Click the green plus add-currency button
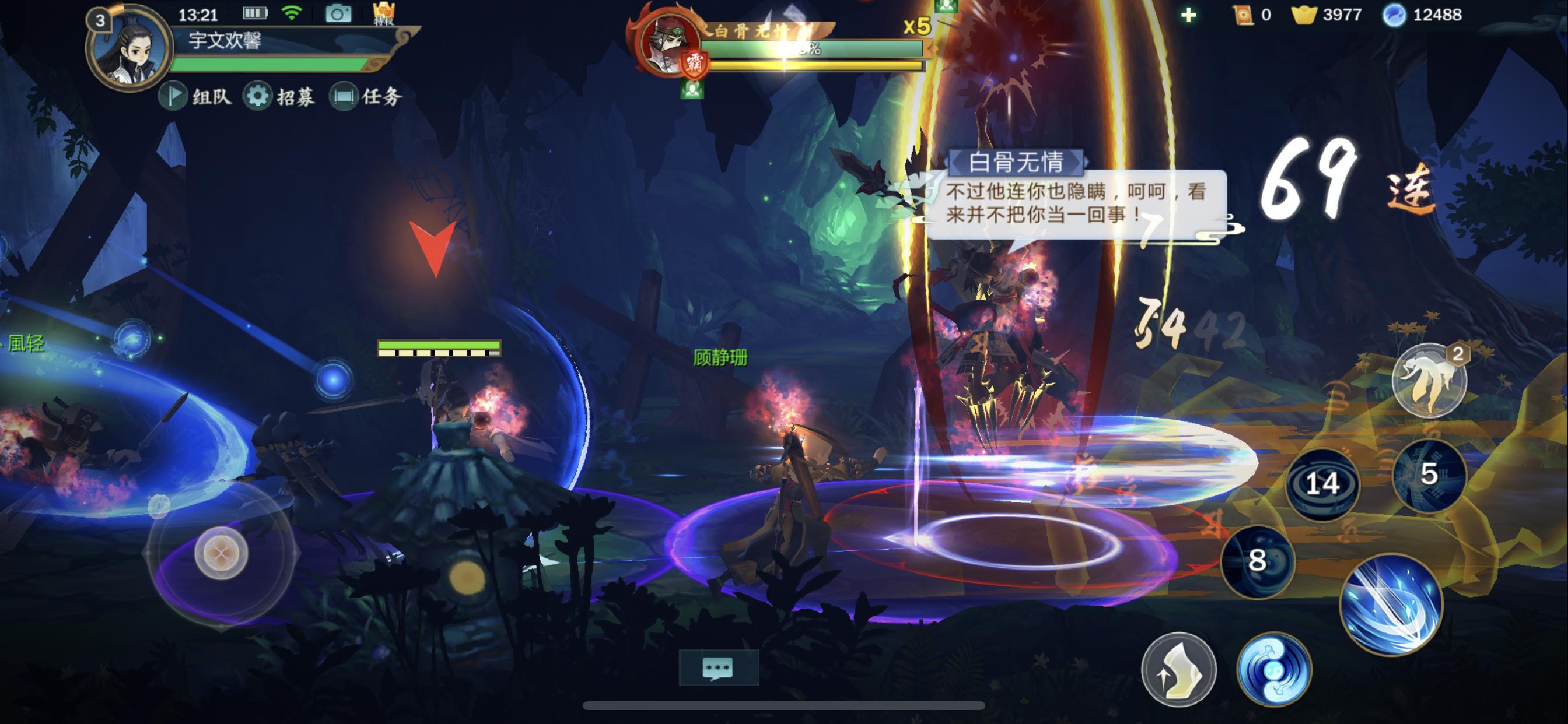 pos(1188,15)
